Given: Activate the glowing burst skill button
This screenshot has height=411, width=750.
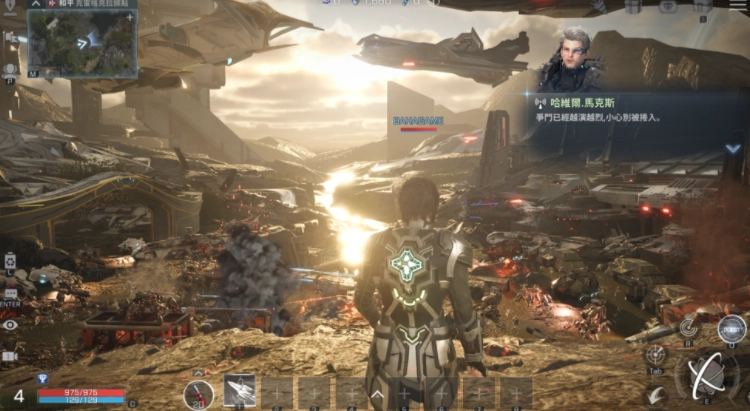Looking at the screenshot, I should (x=732, y=326).
